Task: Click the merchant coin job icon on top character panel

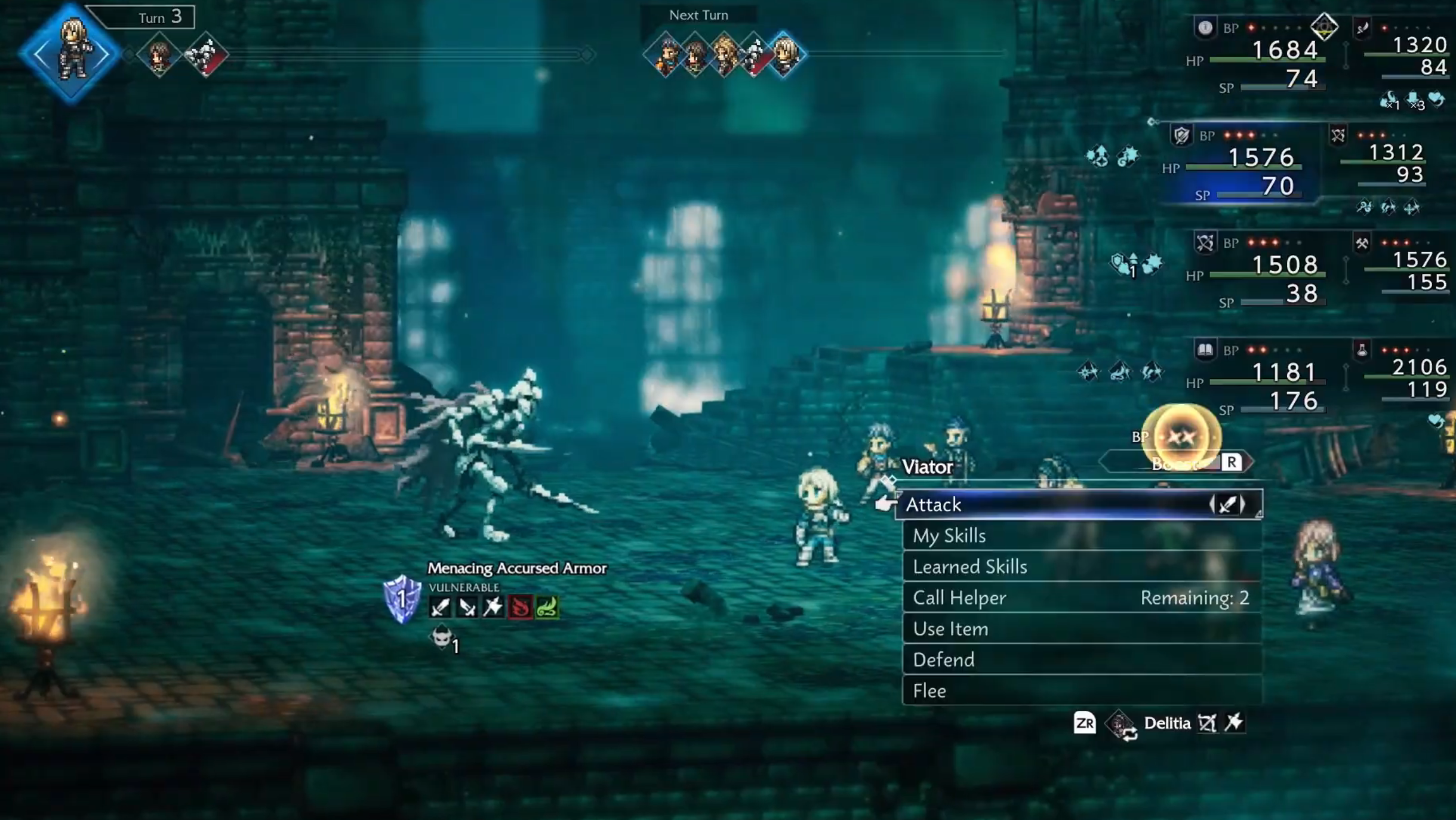Action: click(x=1206, y=26)
